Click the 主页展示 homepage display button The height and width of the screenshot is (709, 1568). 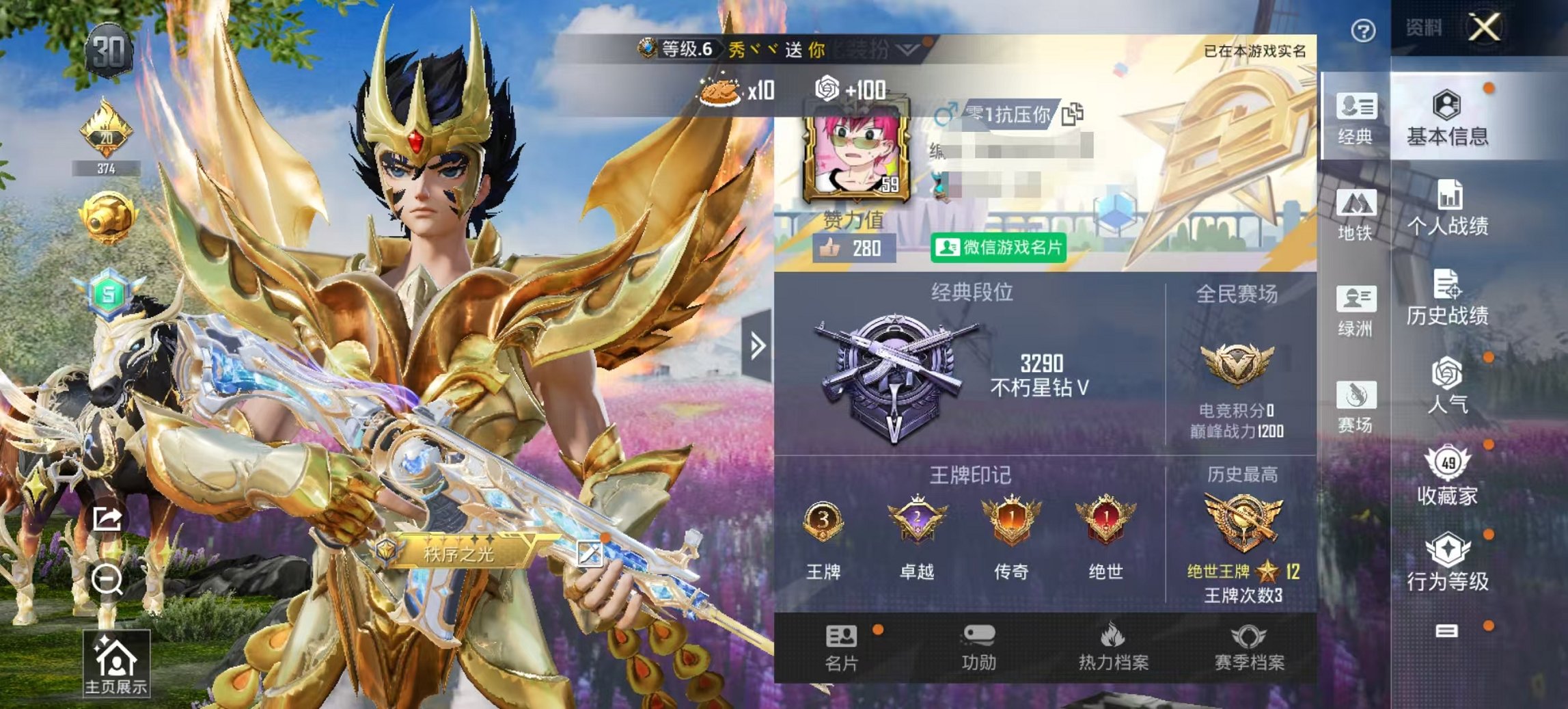click(118, 656)
